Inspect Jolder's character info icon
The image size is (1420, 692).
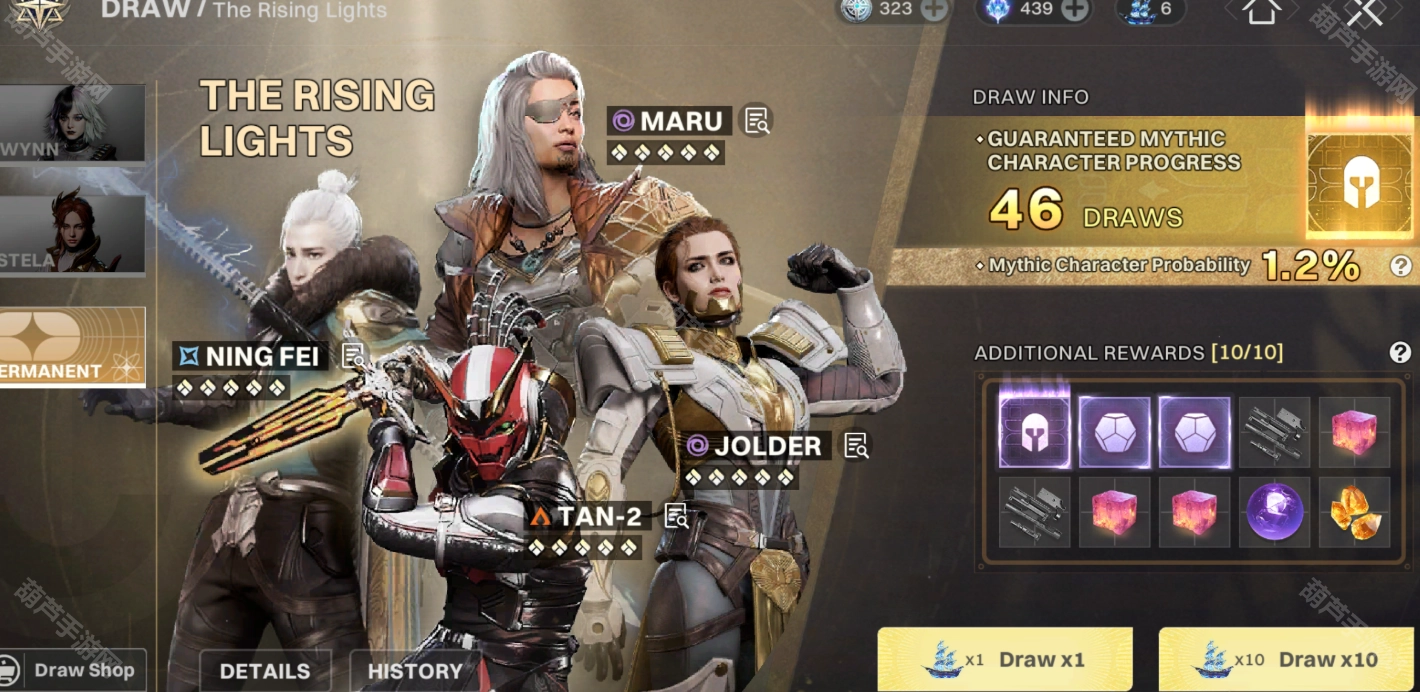click(x=856, y=446)
